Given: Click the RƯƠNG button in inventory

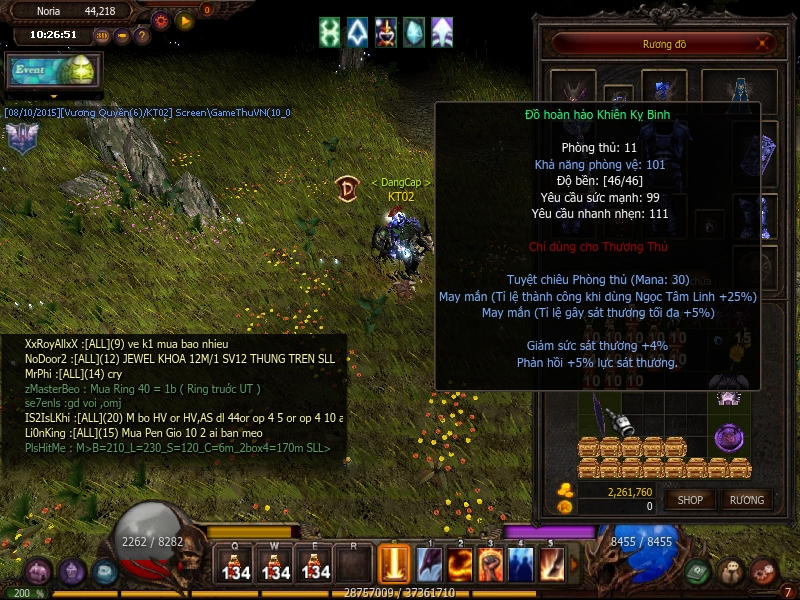Looking at the screenshot, I should click(x=746, y=499).
